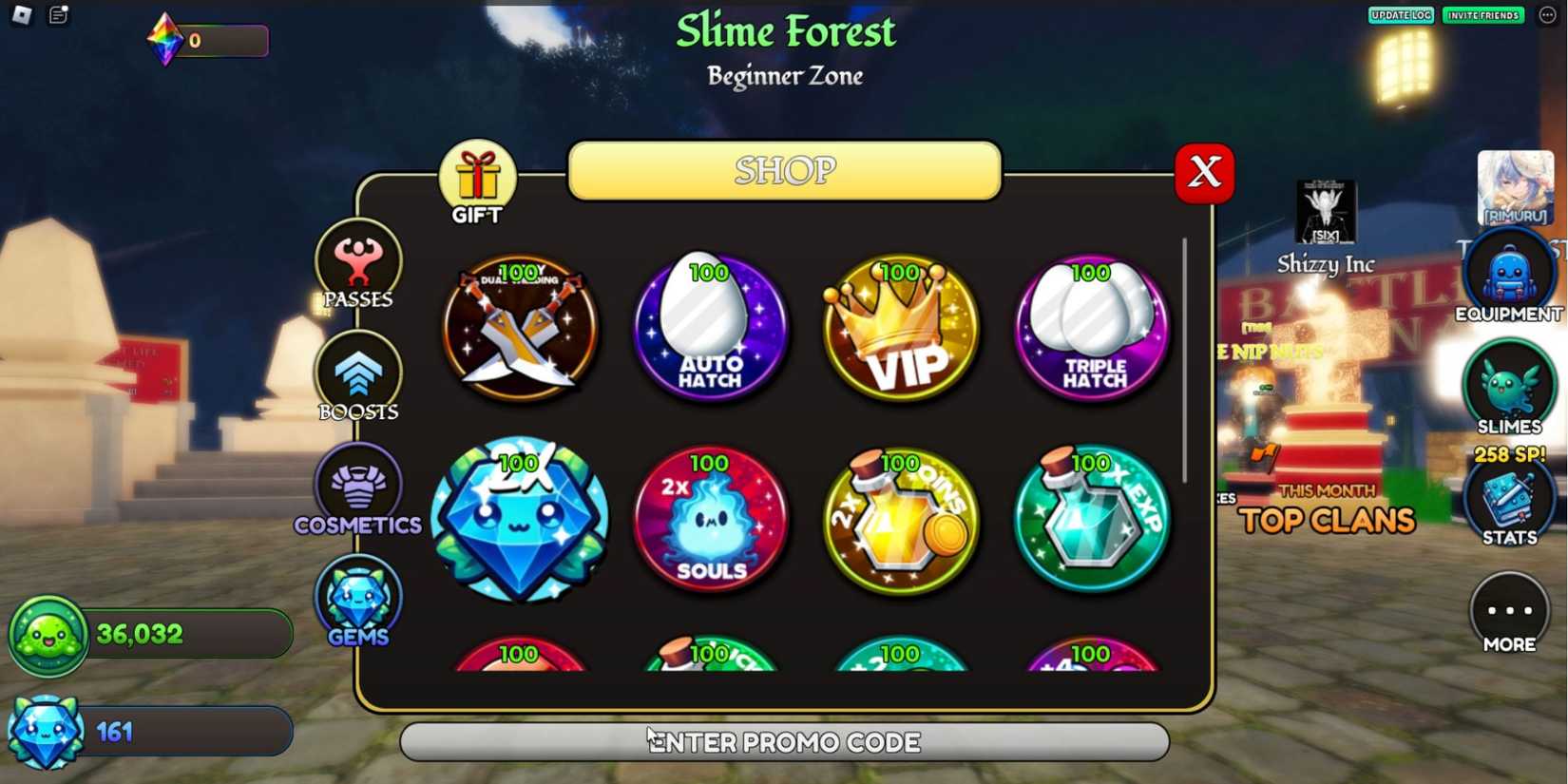Screen dimensions: 1568x784
Task: Open the SLIMES panel icon
Action: [x=1509, y=386]
